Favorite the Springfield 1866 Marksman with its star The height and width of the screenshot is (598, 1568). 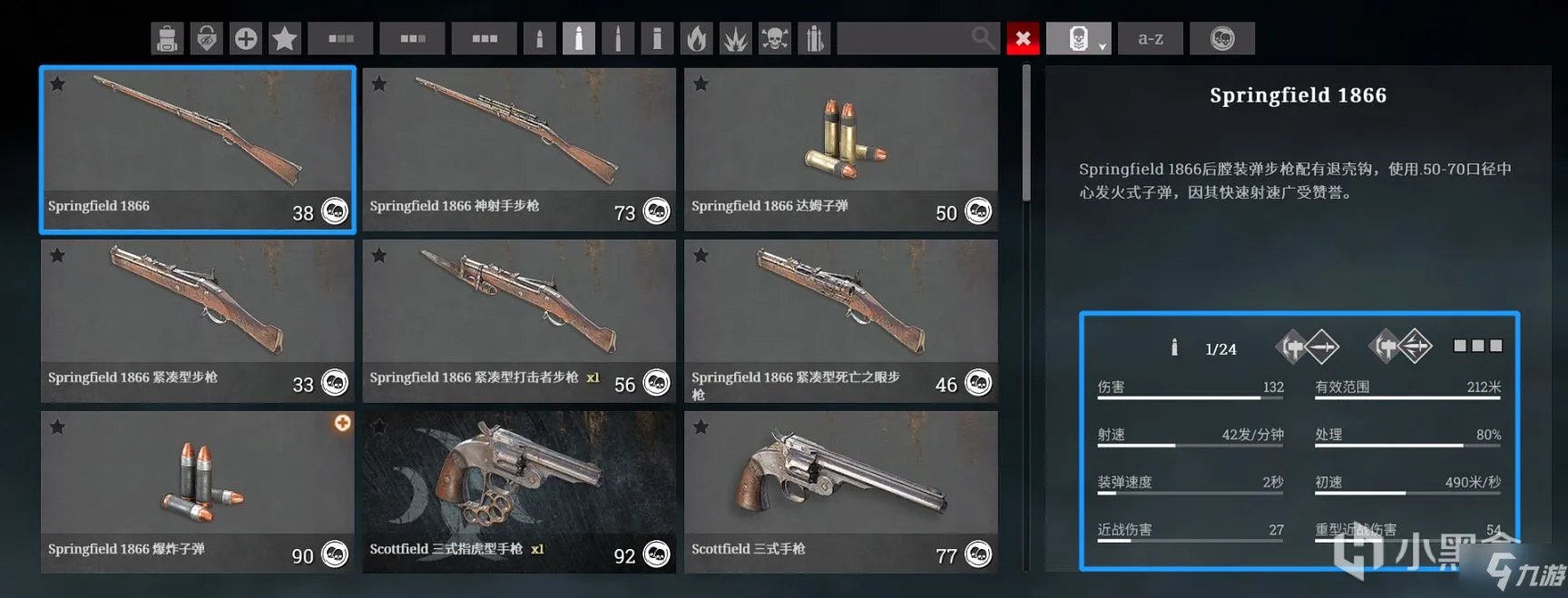(x=379, y=84)
